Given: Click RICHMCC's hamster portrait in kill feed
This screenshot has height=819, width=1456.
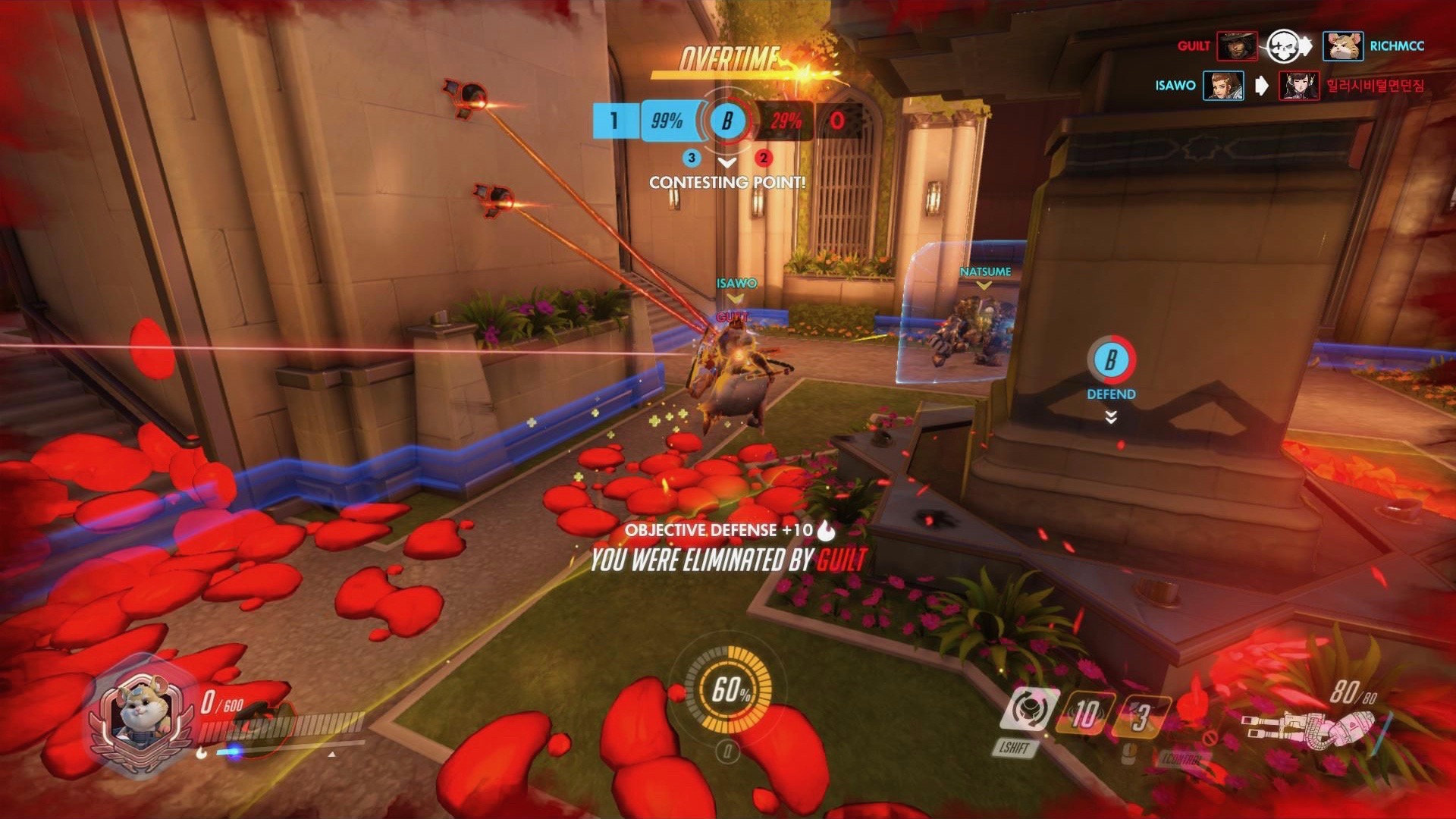Looking at the screenshot, I should pyautogui.click(x=1342, y=46).
